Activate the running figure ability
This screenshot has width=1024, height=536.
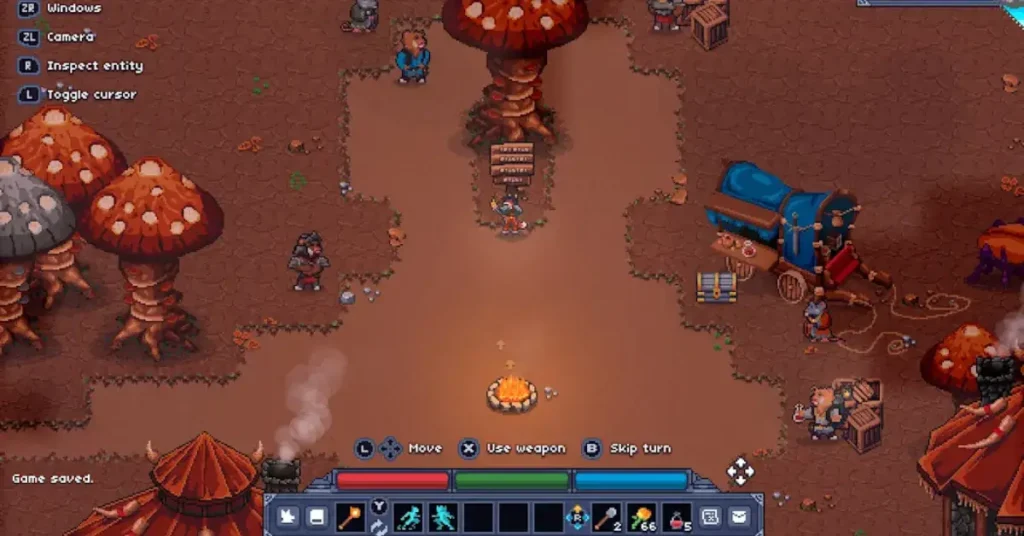coord(408,517)
